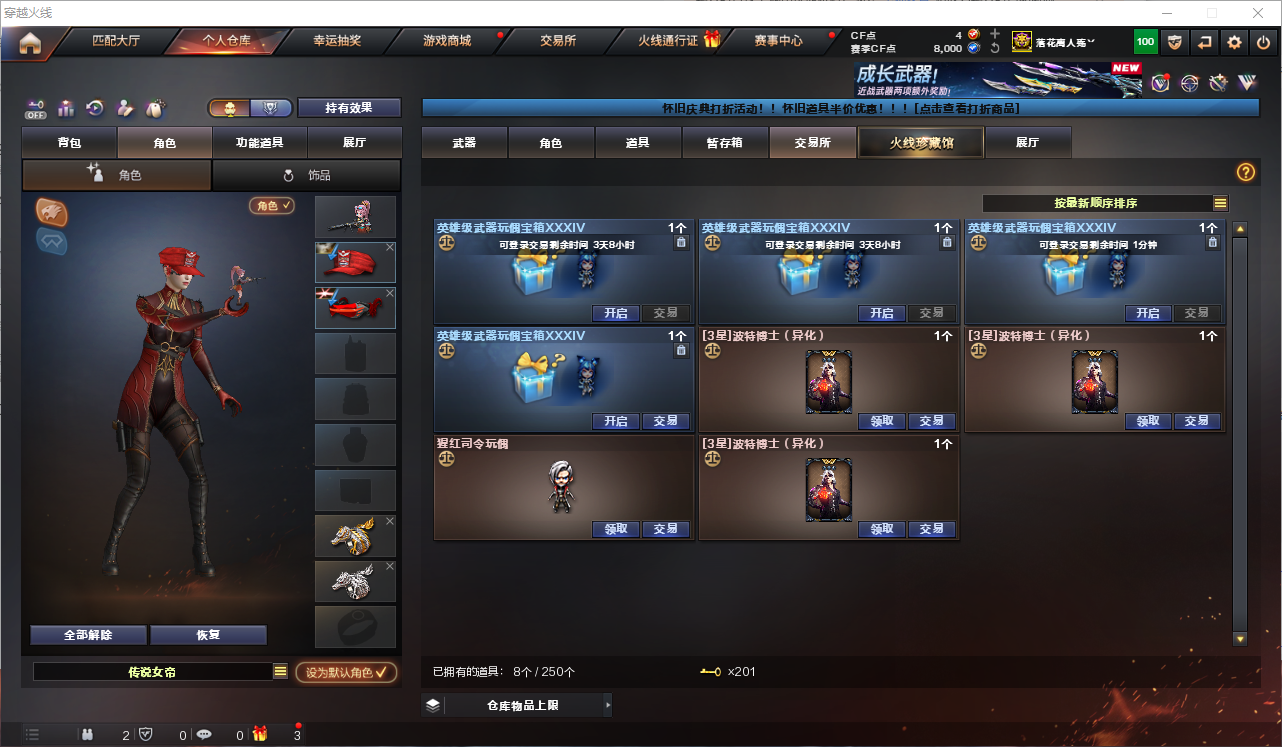The width and height of the screenshot is (1282, 747).
Task: Open the gift rewards icon on bottom bar
Action: tap(260, 733)
